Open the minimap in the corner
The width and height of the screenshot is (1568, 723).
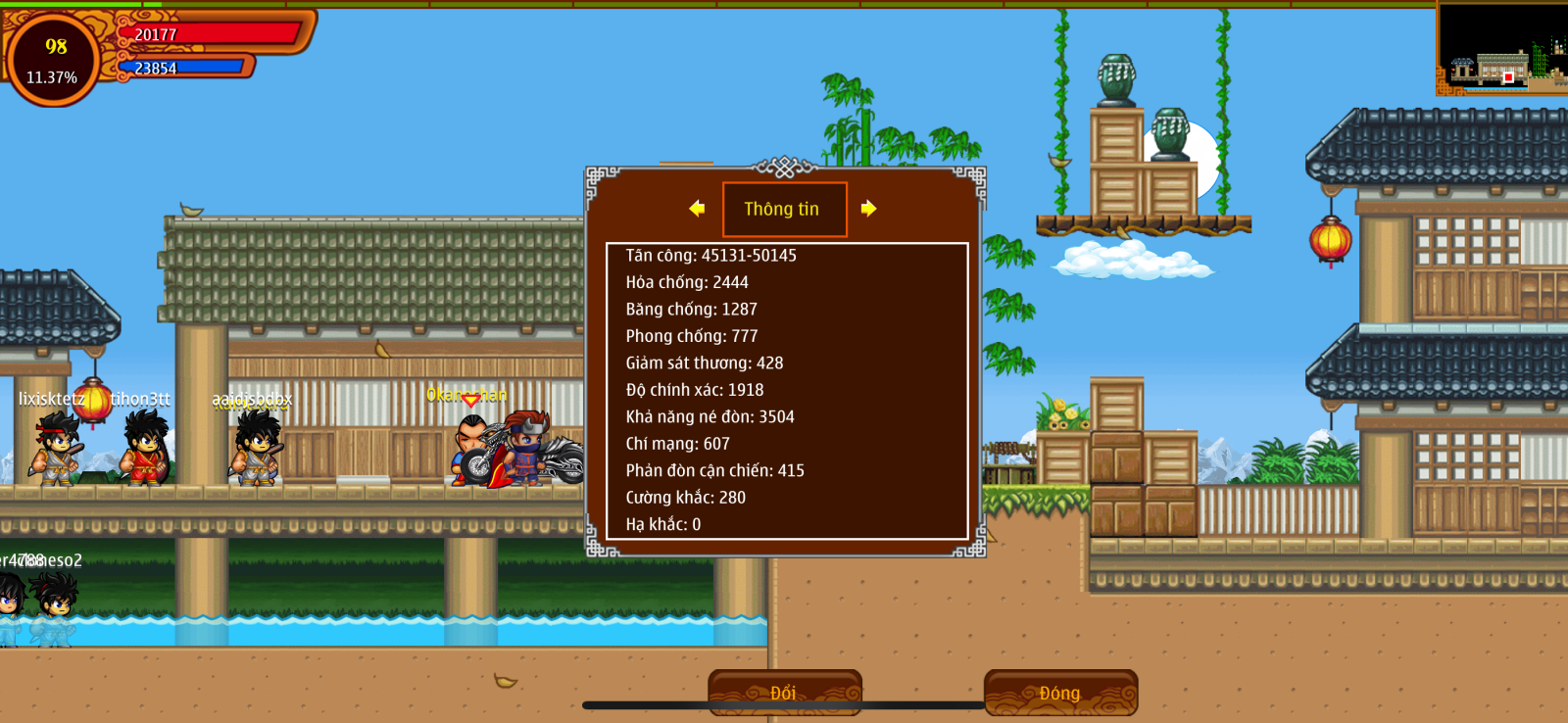(x=1501, y=49)
